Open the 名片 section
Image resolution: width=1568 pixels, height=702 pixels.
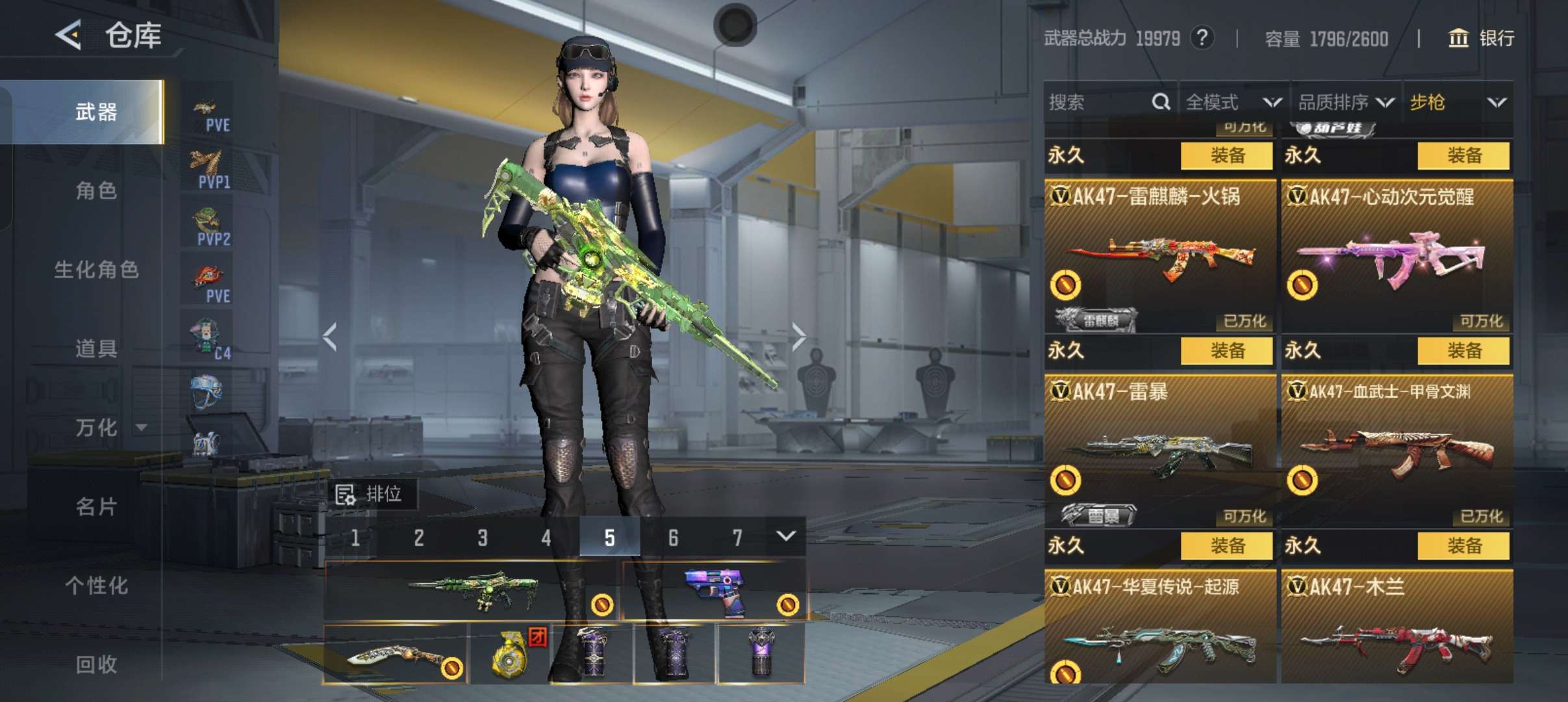tap(96, 506)
